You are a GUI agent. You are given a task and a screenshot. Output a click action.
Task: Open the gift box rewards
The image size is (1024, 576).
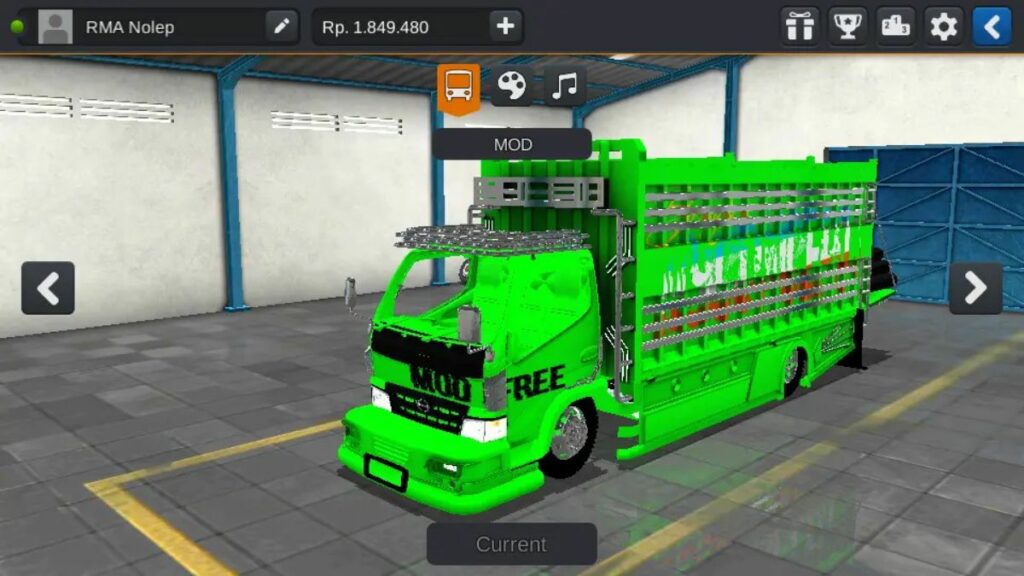(x=800, y=27)
